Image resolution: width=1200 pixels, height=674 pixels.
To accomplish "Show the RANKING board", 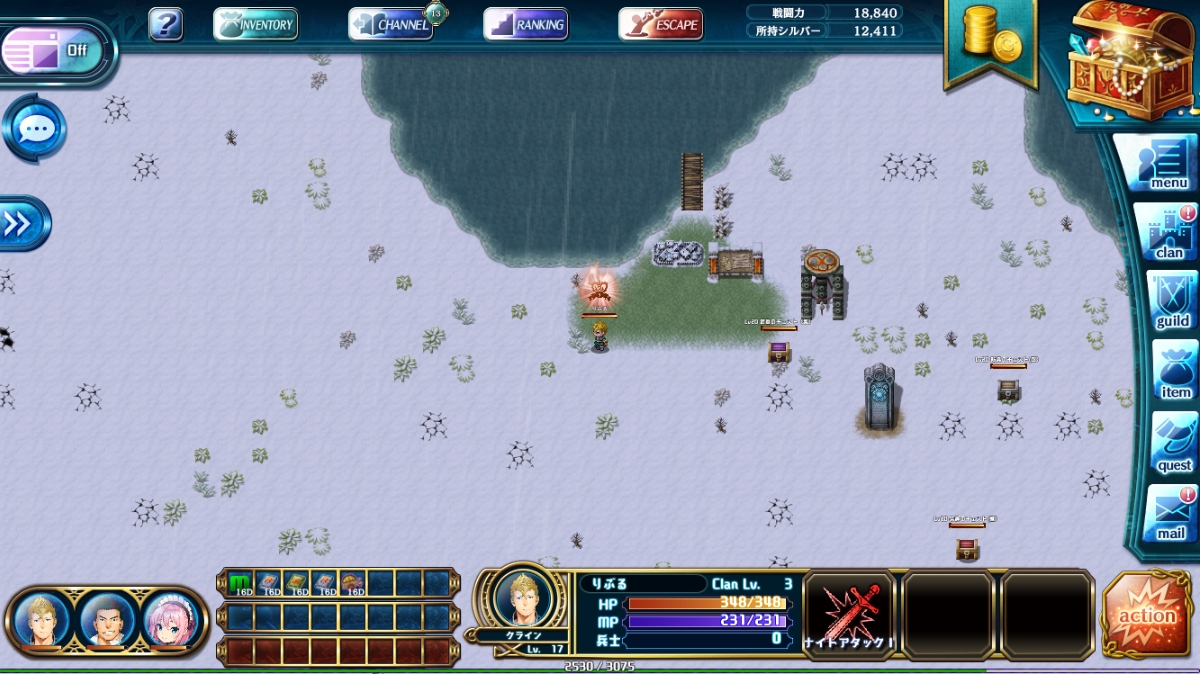I will click(x=526, y=24).
